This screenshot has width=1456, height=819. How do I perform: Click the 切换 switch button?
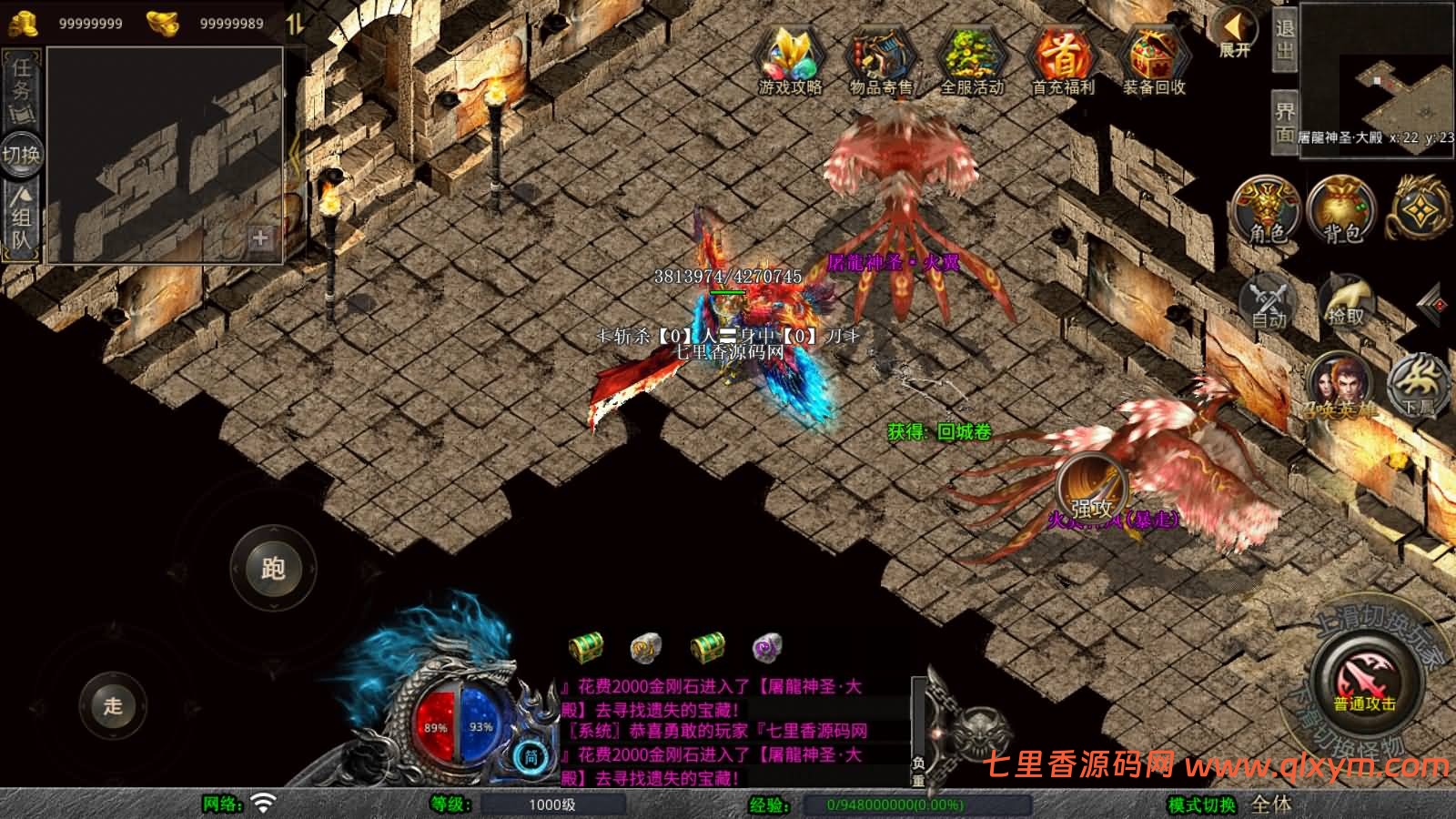tap(21, 155)
